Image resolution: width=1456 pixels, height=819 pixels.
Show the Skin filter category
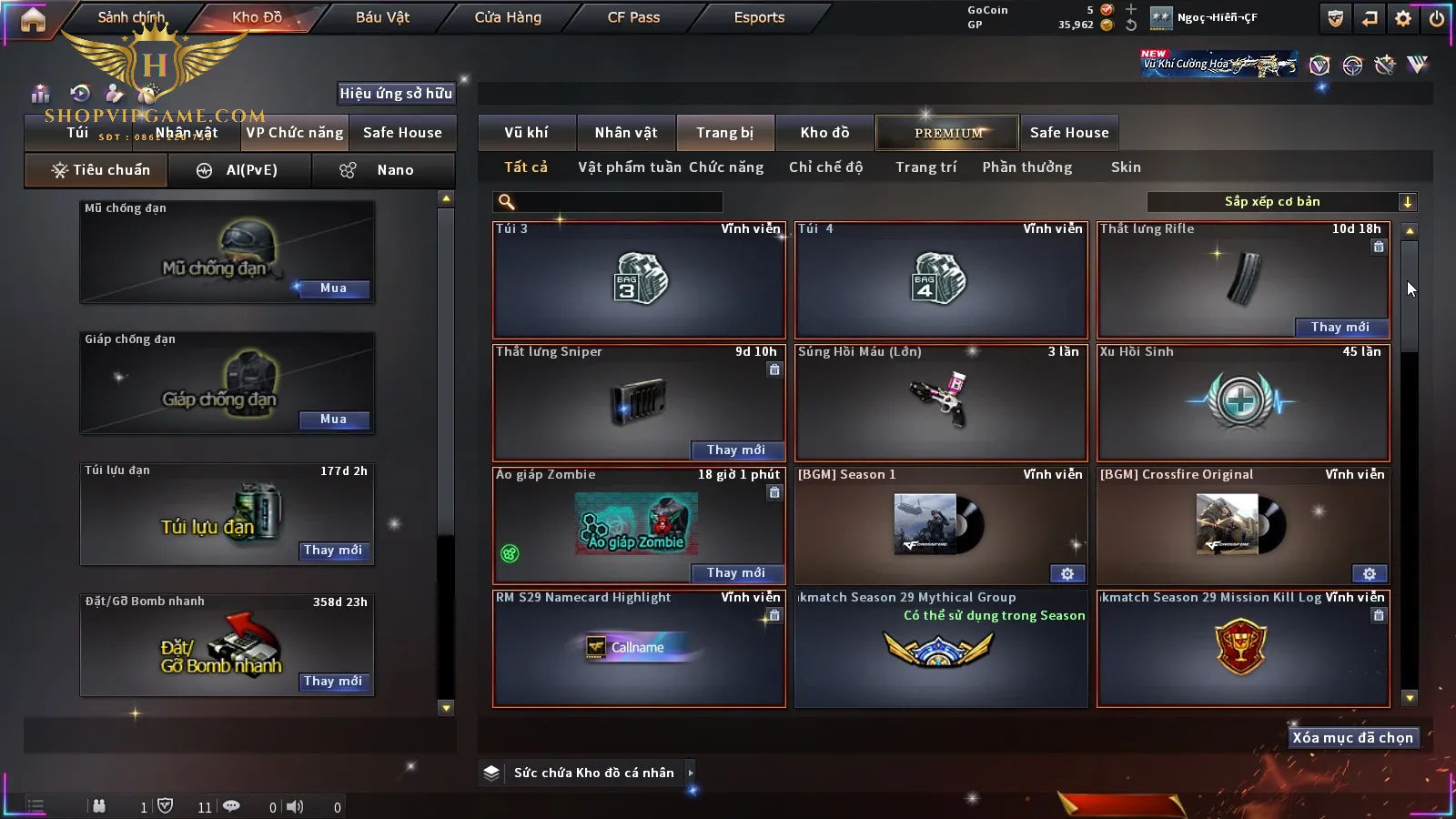pos(1126,167)
